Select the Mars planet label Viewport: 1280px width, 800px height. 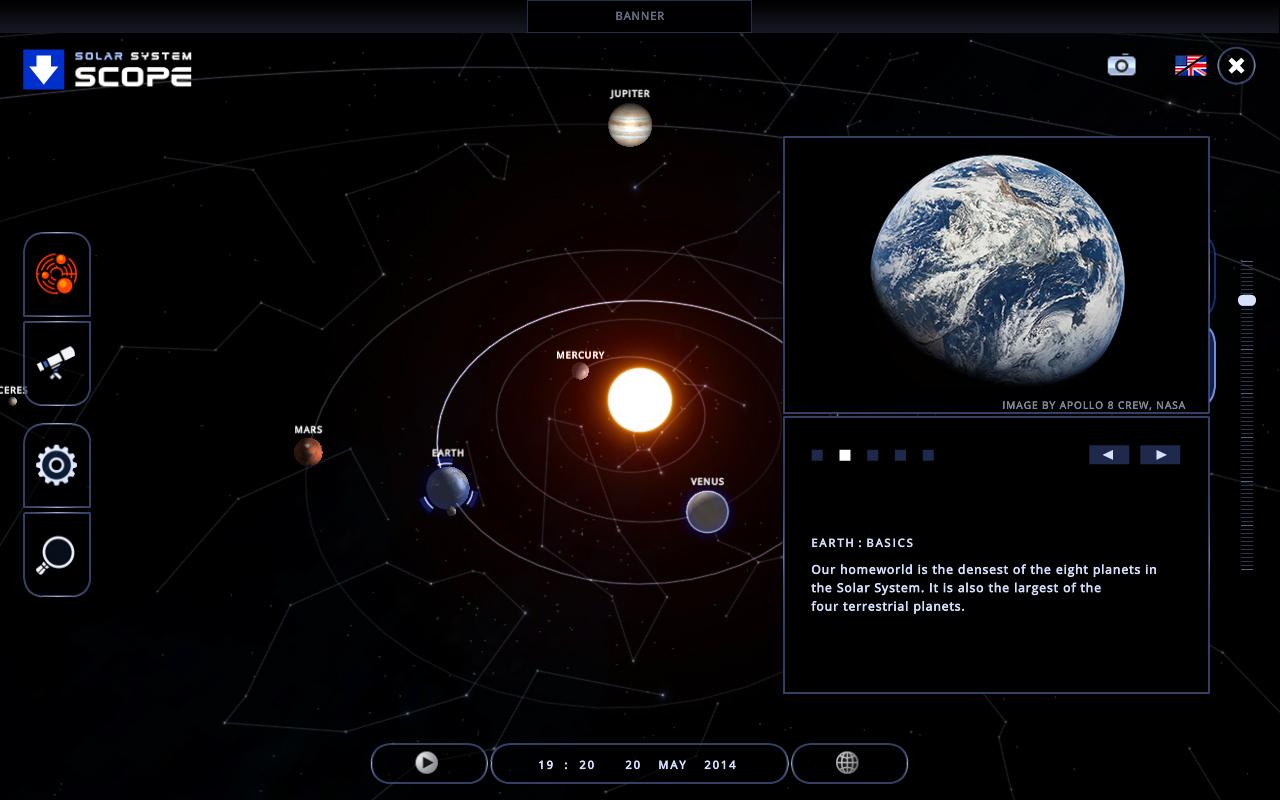(308, 430)
